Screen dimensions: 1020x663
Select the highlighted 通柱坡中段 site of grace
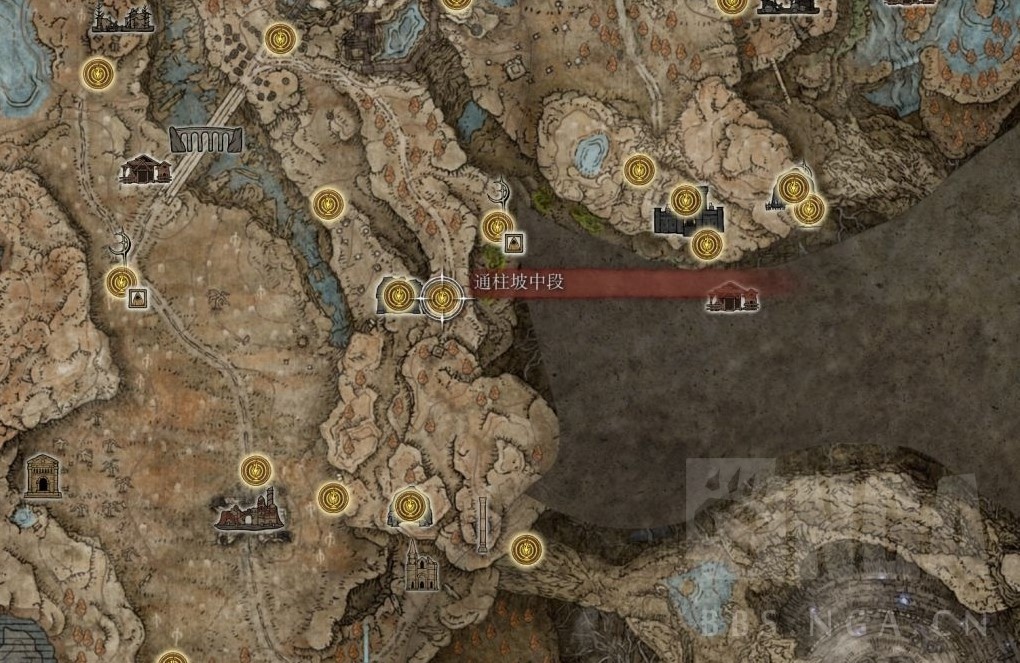[442, 296]
